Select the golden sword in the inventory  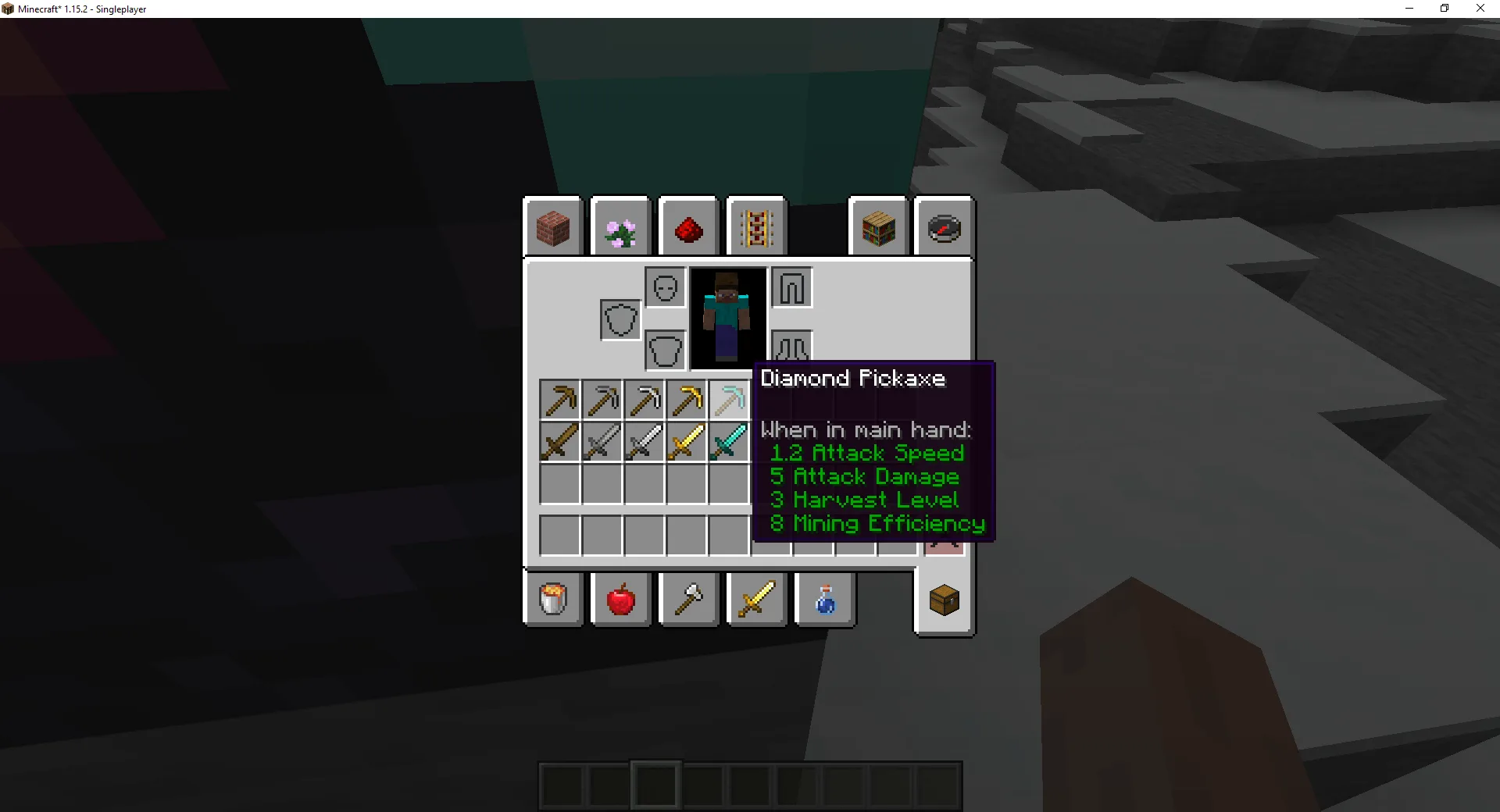687,442
